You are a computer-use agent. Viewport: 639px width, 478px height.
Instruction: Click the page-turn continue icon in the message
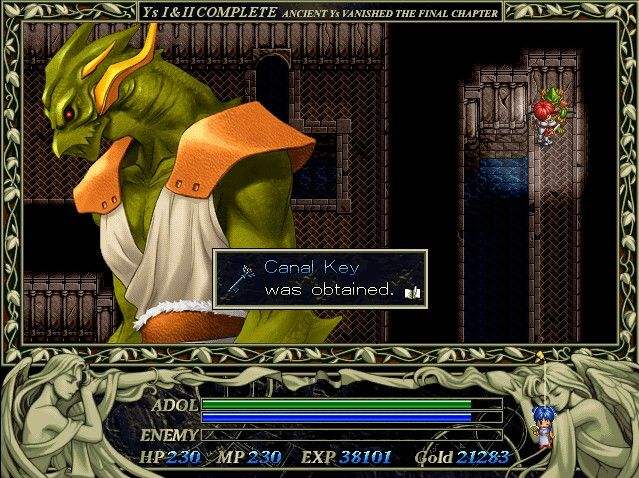click(x=413, y=291)
